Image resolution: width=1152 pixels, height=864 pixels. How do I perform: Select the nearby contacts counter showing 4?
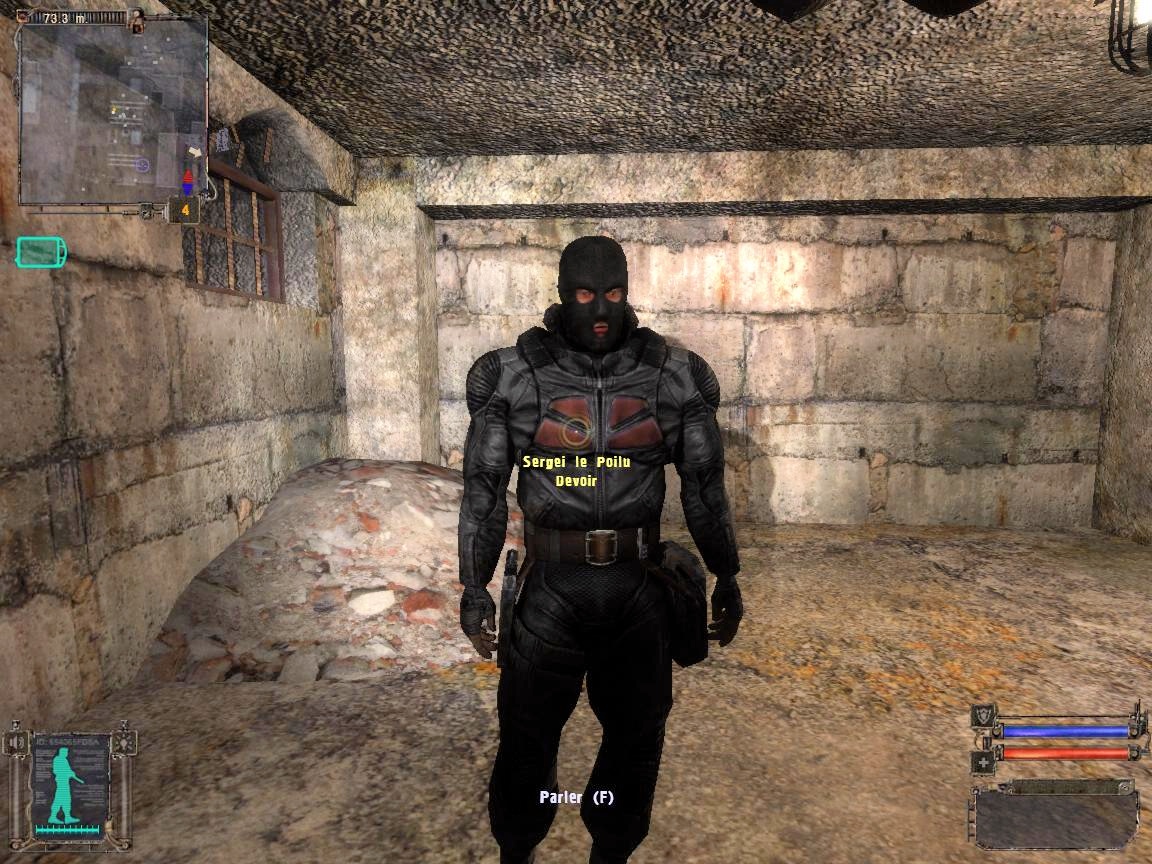pyautogui.click(x=185, y=211)
